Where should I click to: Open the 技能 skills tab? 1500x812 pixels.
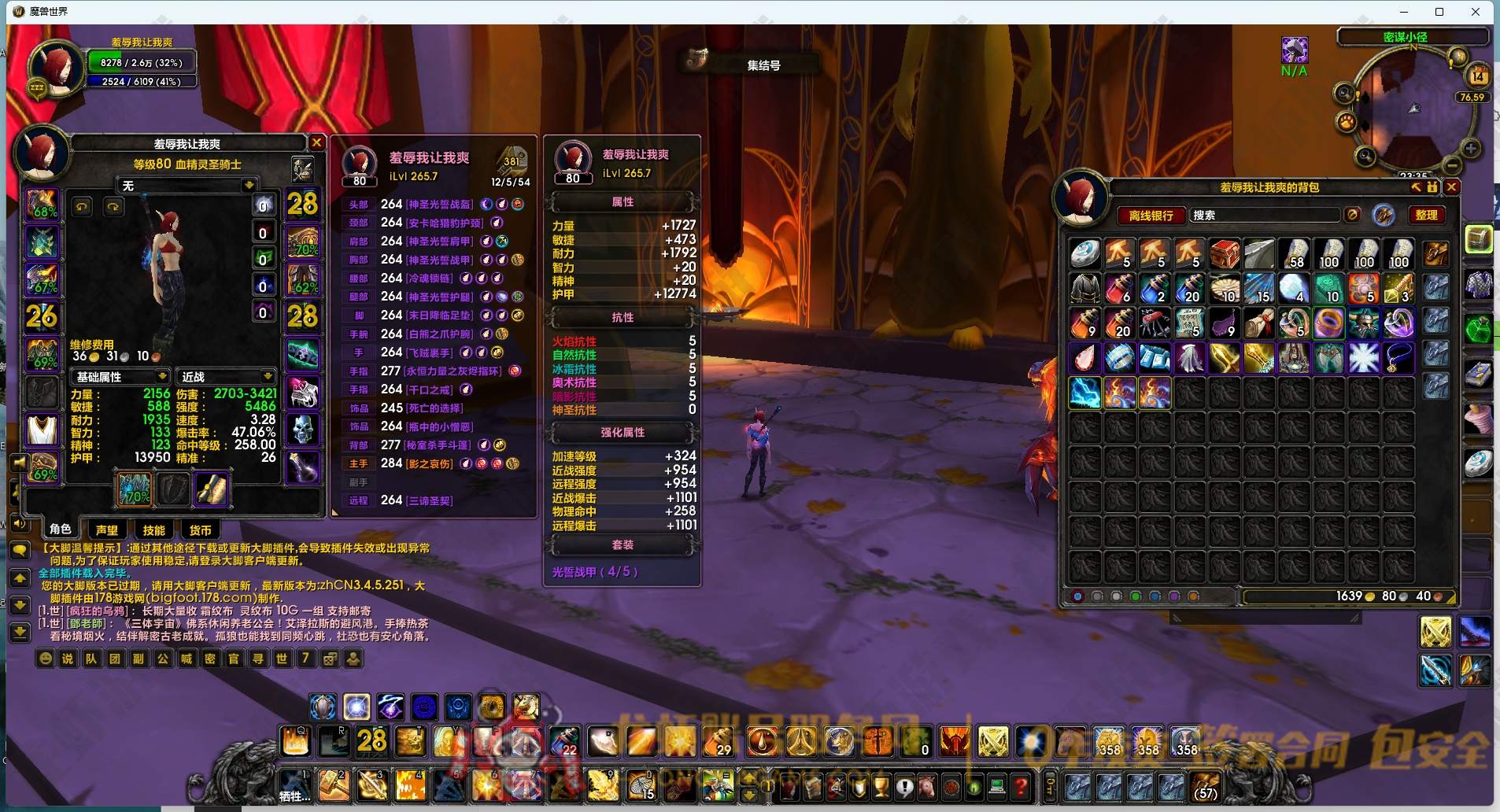click(153, 530)
